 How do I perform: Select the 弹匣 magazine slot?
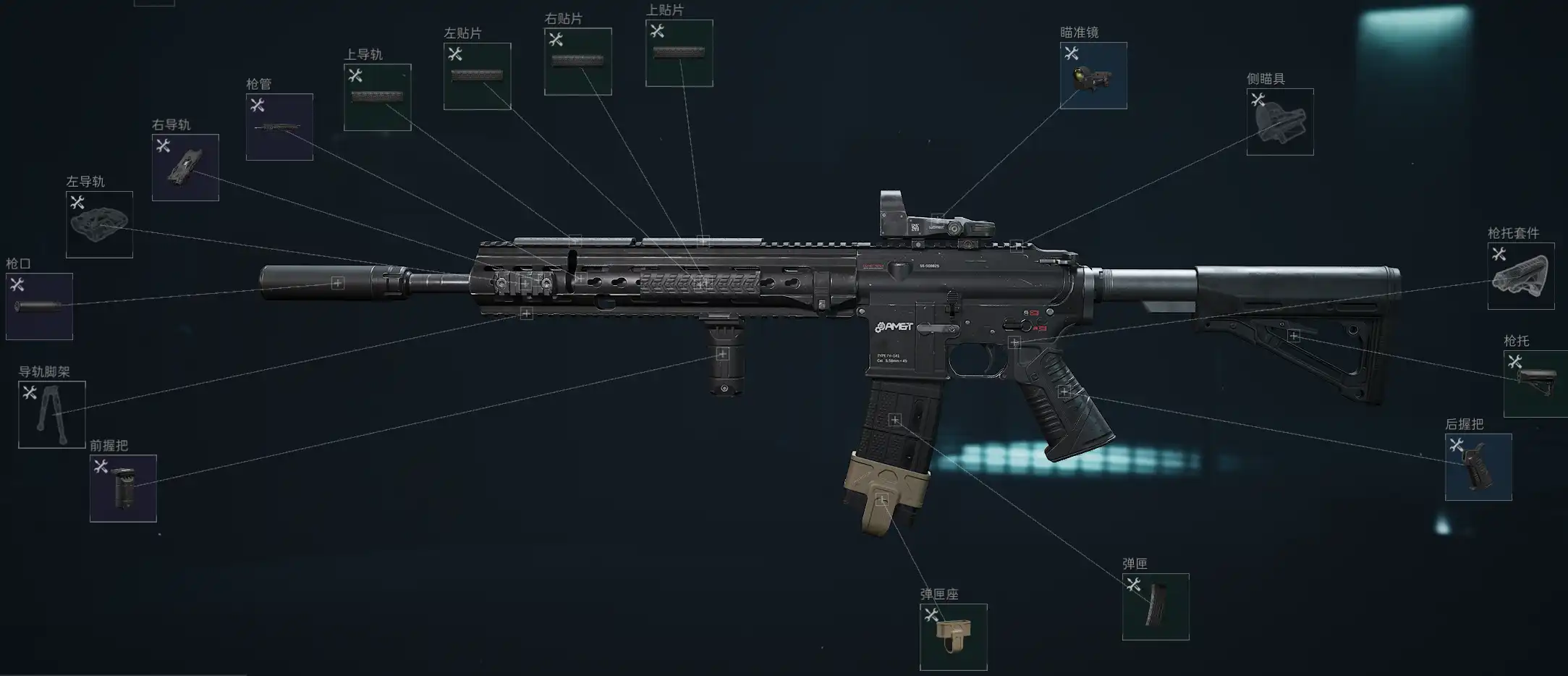1155,607
